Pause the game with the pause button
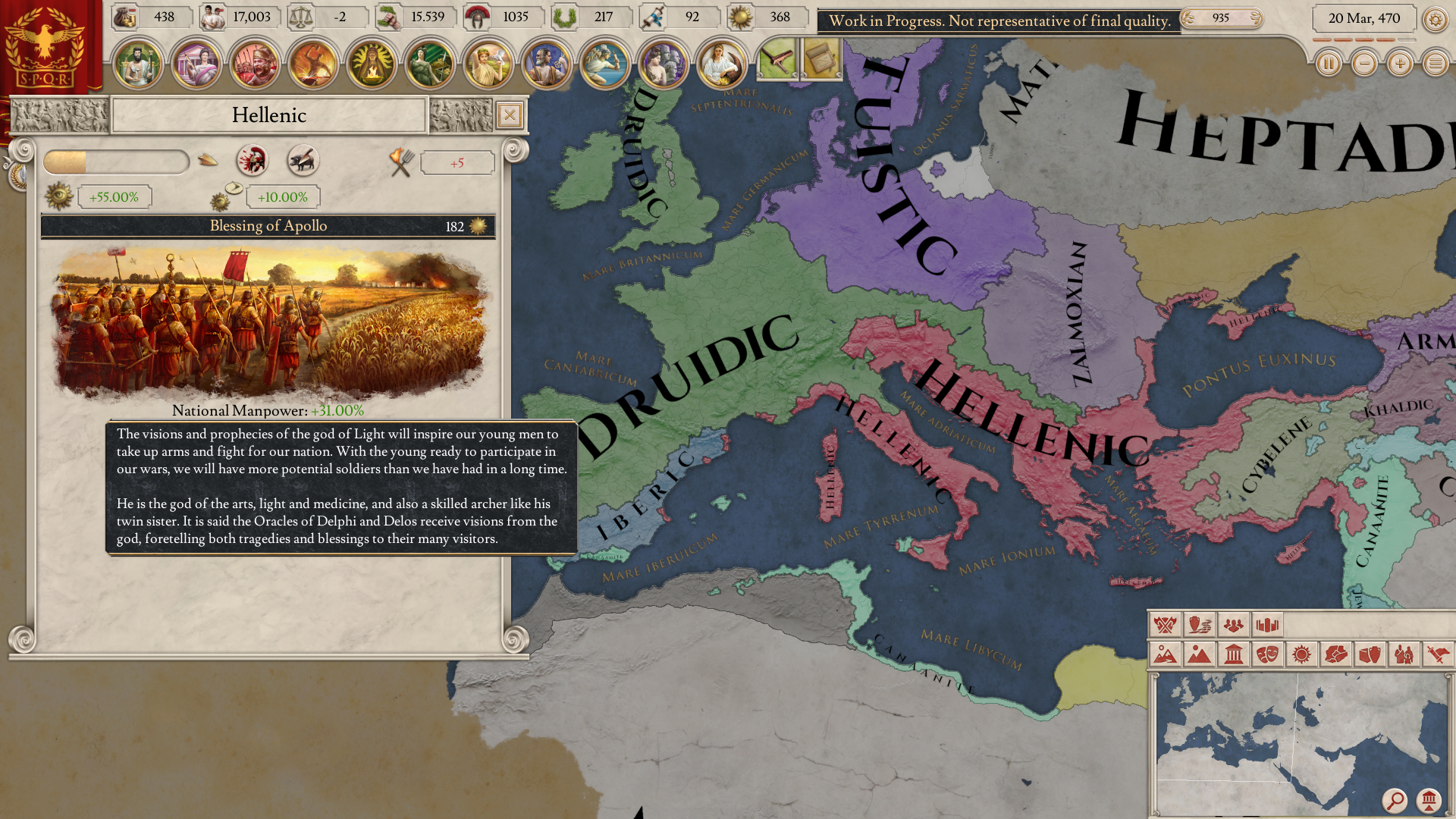 tap(1329, 64)
